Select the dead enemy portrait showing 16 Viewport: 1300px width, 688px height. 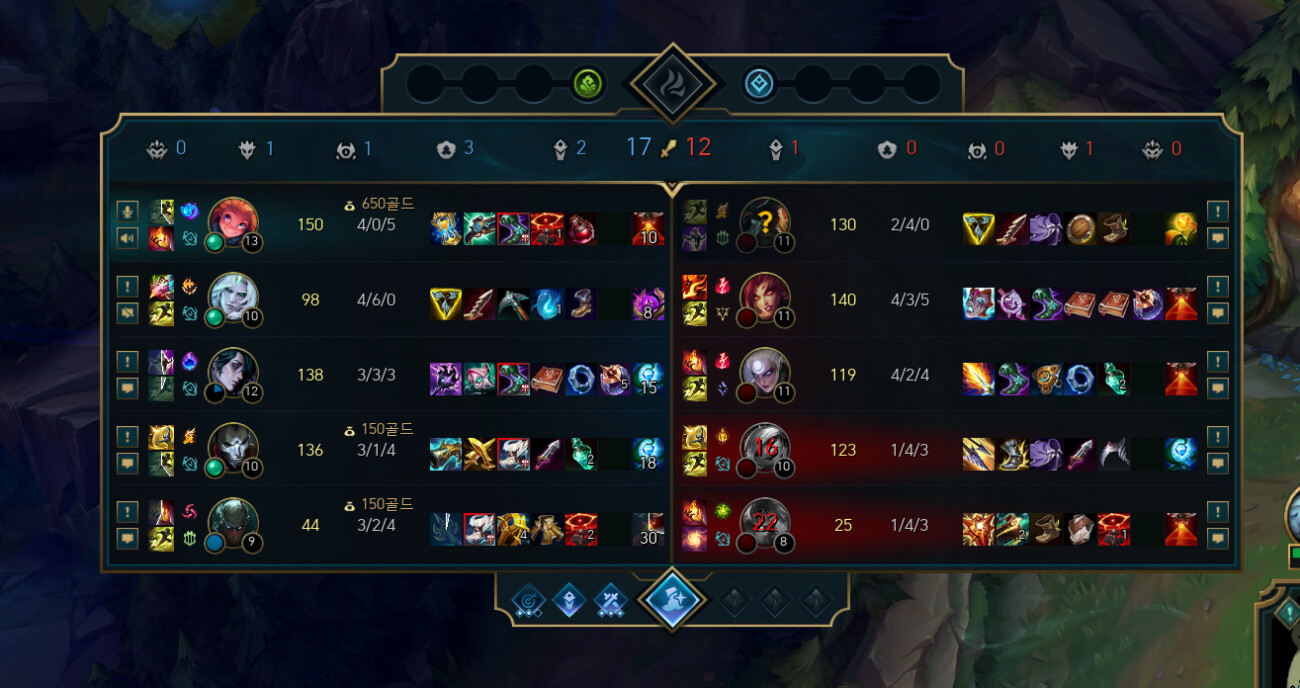(x=765, y=449)
